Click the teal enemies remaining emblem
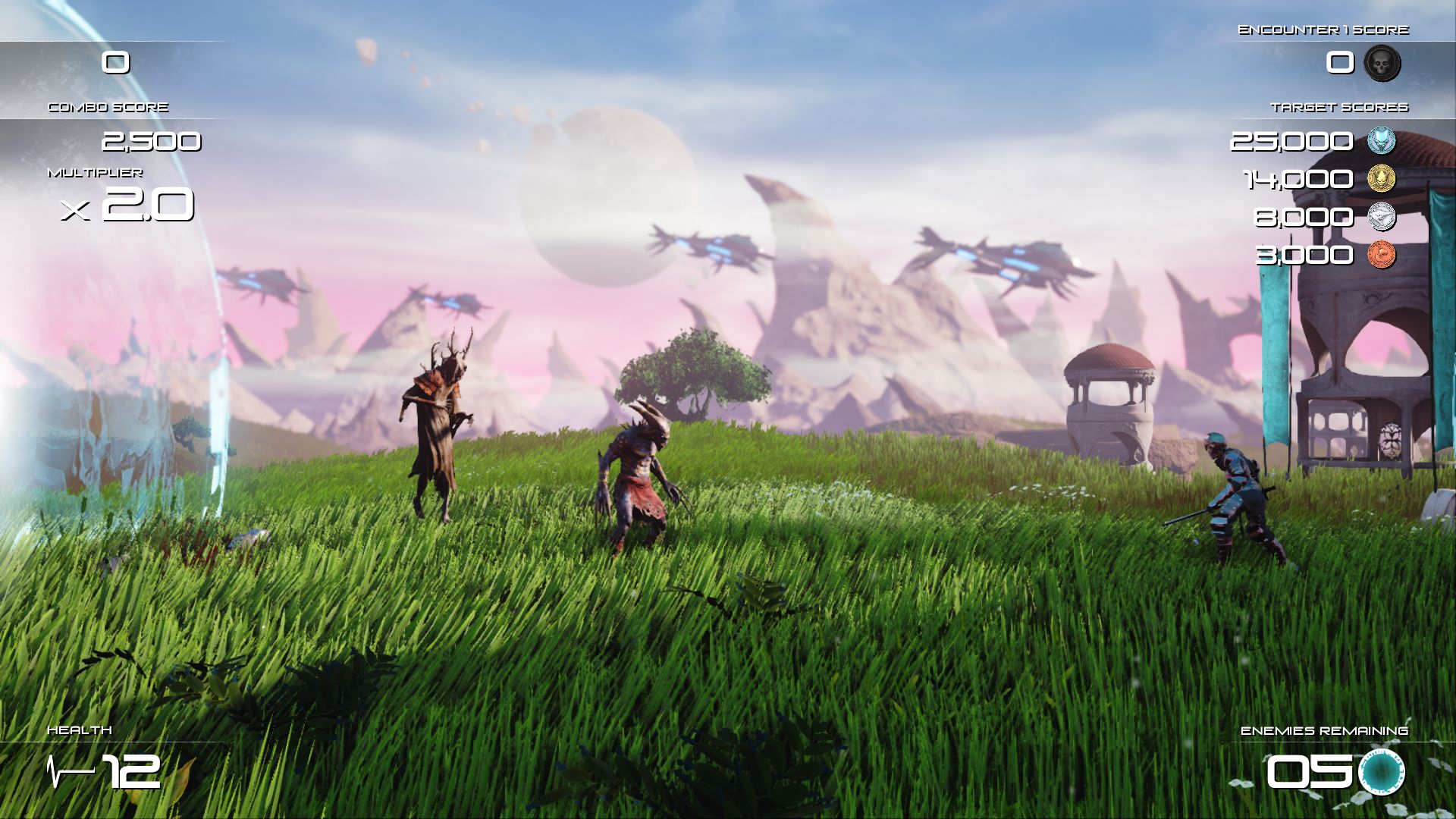This screenshot has width=1456, height=819. [1381, 772]
